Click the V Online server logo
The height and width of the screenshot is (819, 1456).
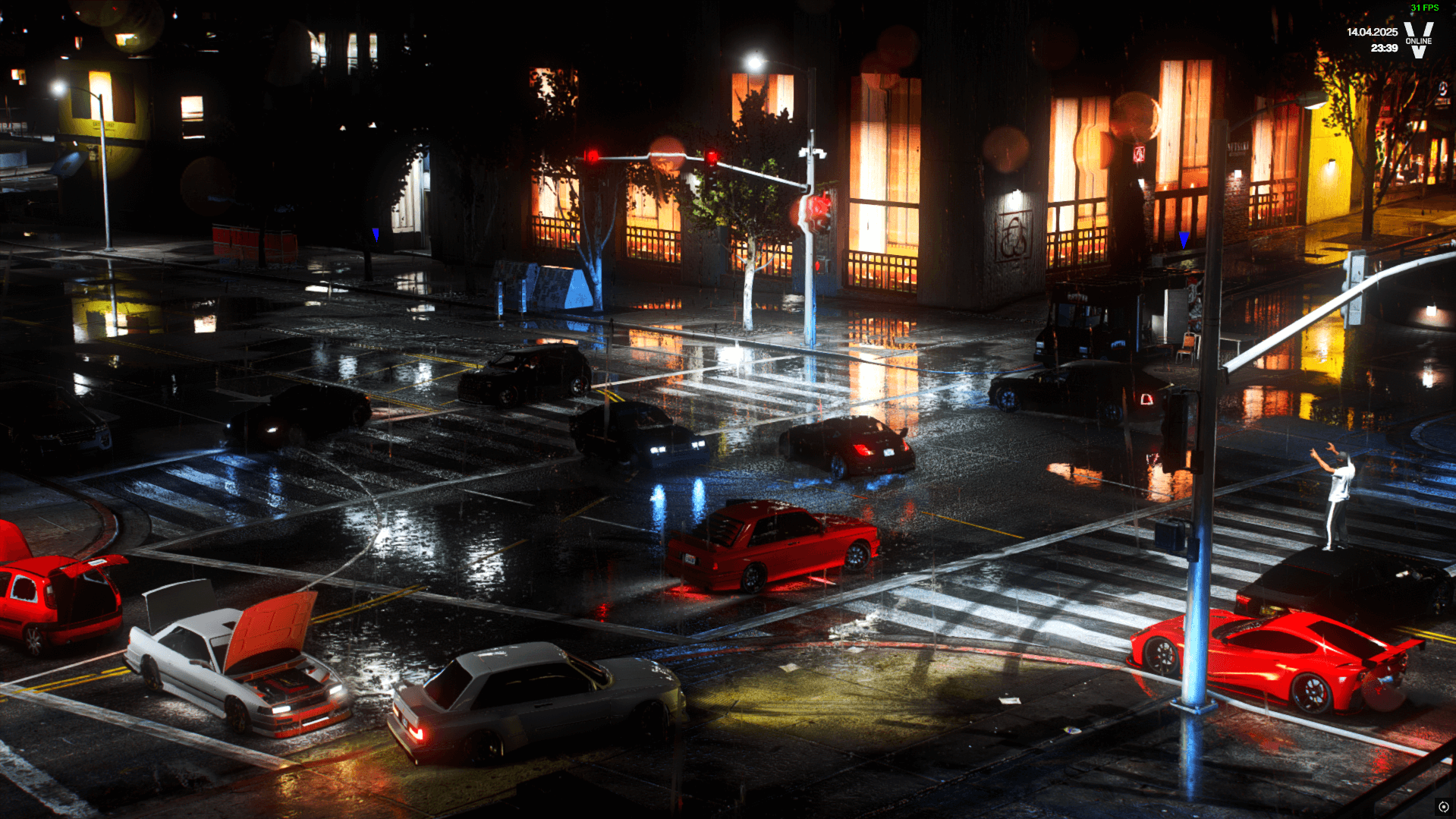pos(1418,39)
